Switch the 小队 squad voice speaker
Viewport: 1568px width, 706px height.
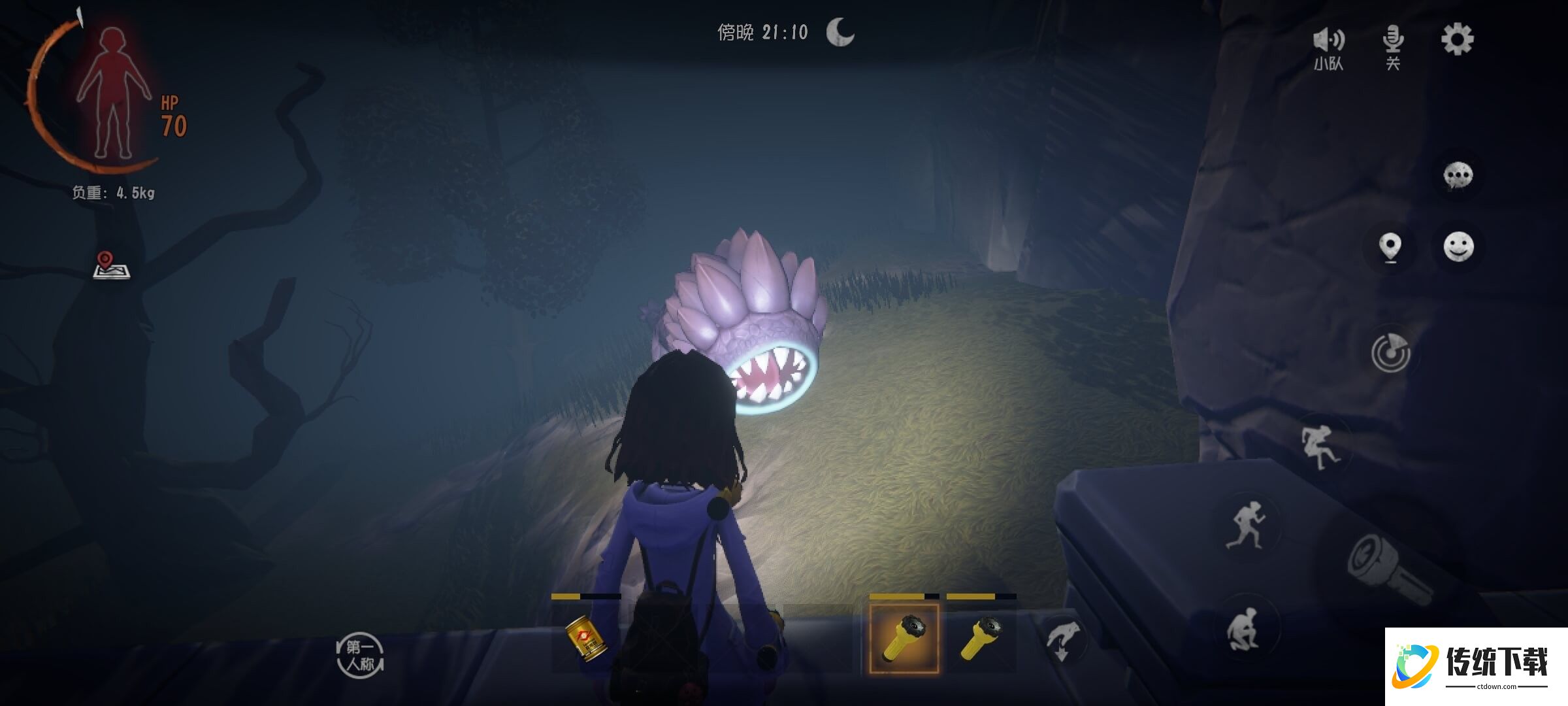(x=1329, y=47)
